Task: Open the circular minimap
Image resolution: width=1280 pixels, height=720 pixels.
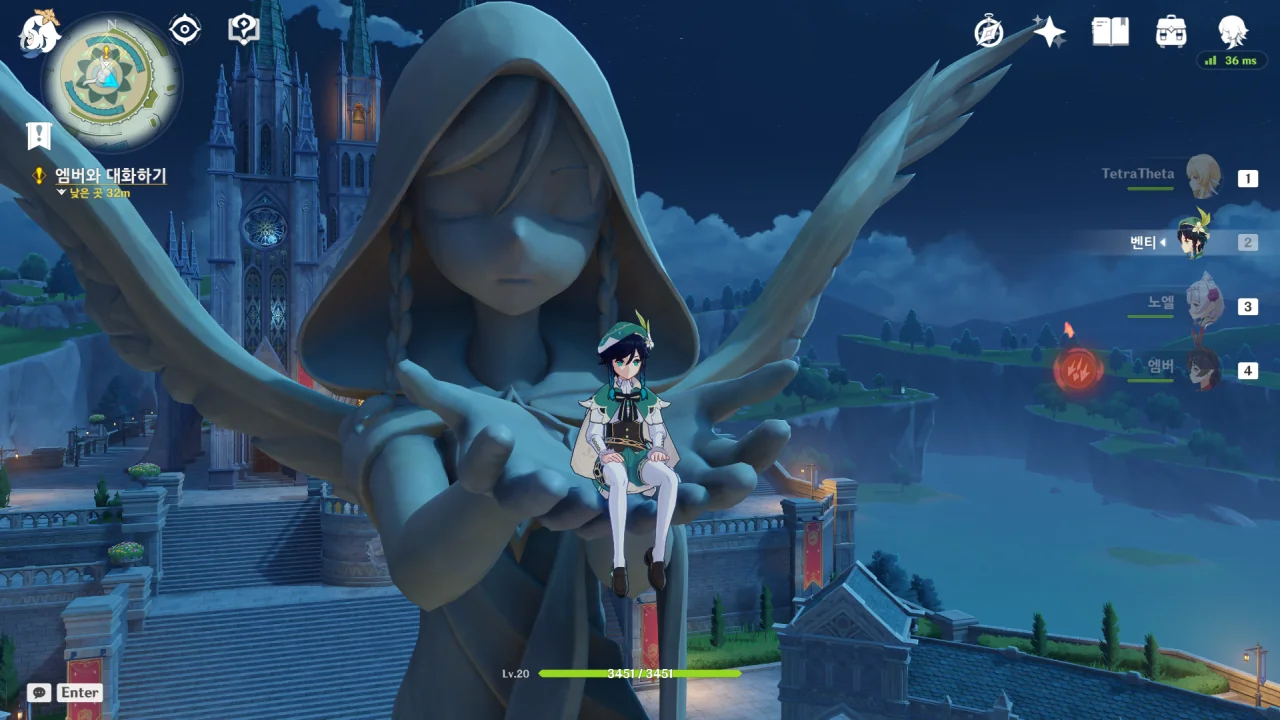Action: click(x=111, y=81)
